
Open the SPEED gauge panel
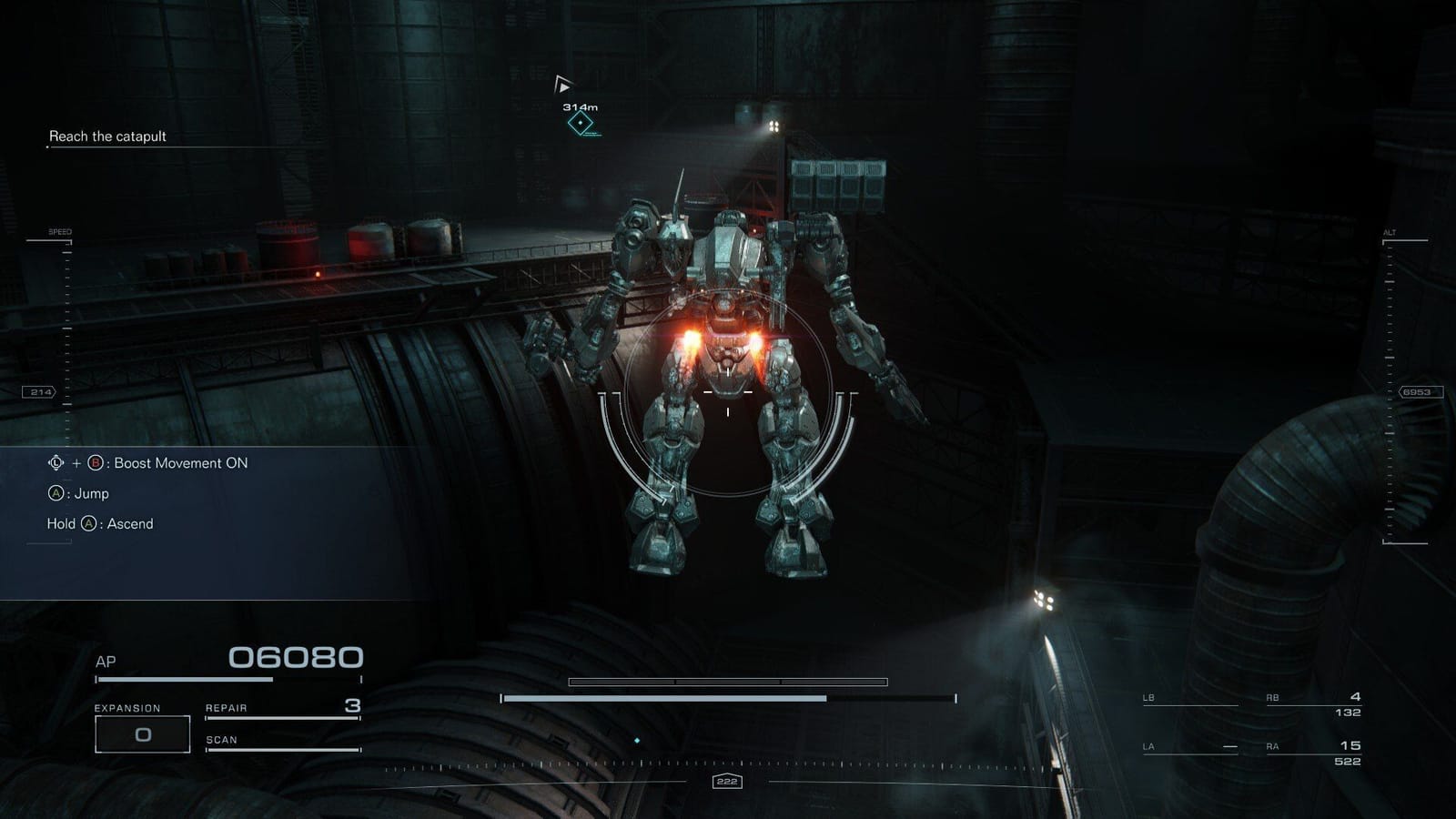pyautogui.click(x=60, y=232)
